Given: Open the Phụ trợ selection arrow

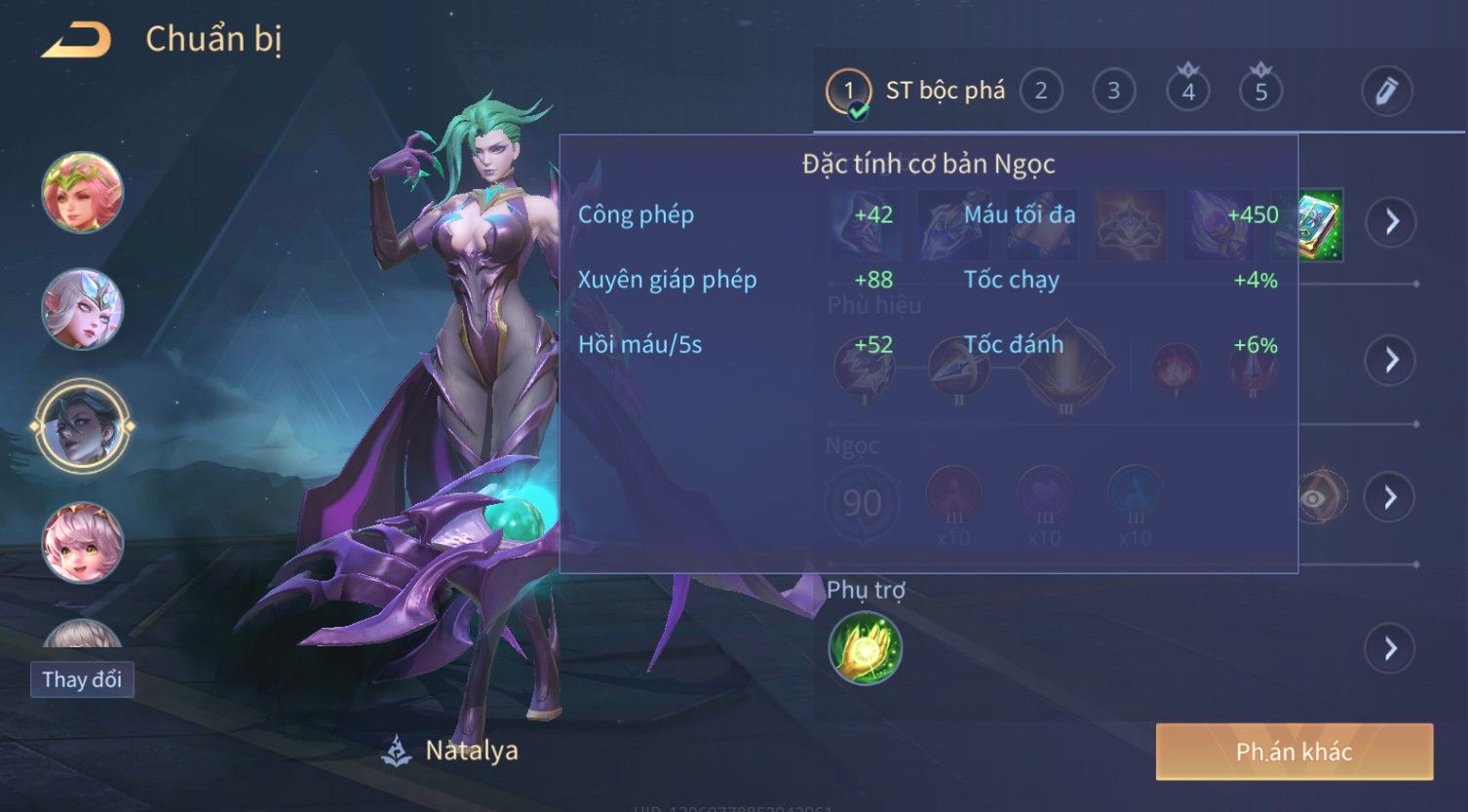Looking at the screenshot, I should click(1390, 649).
